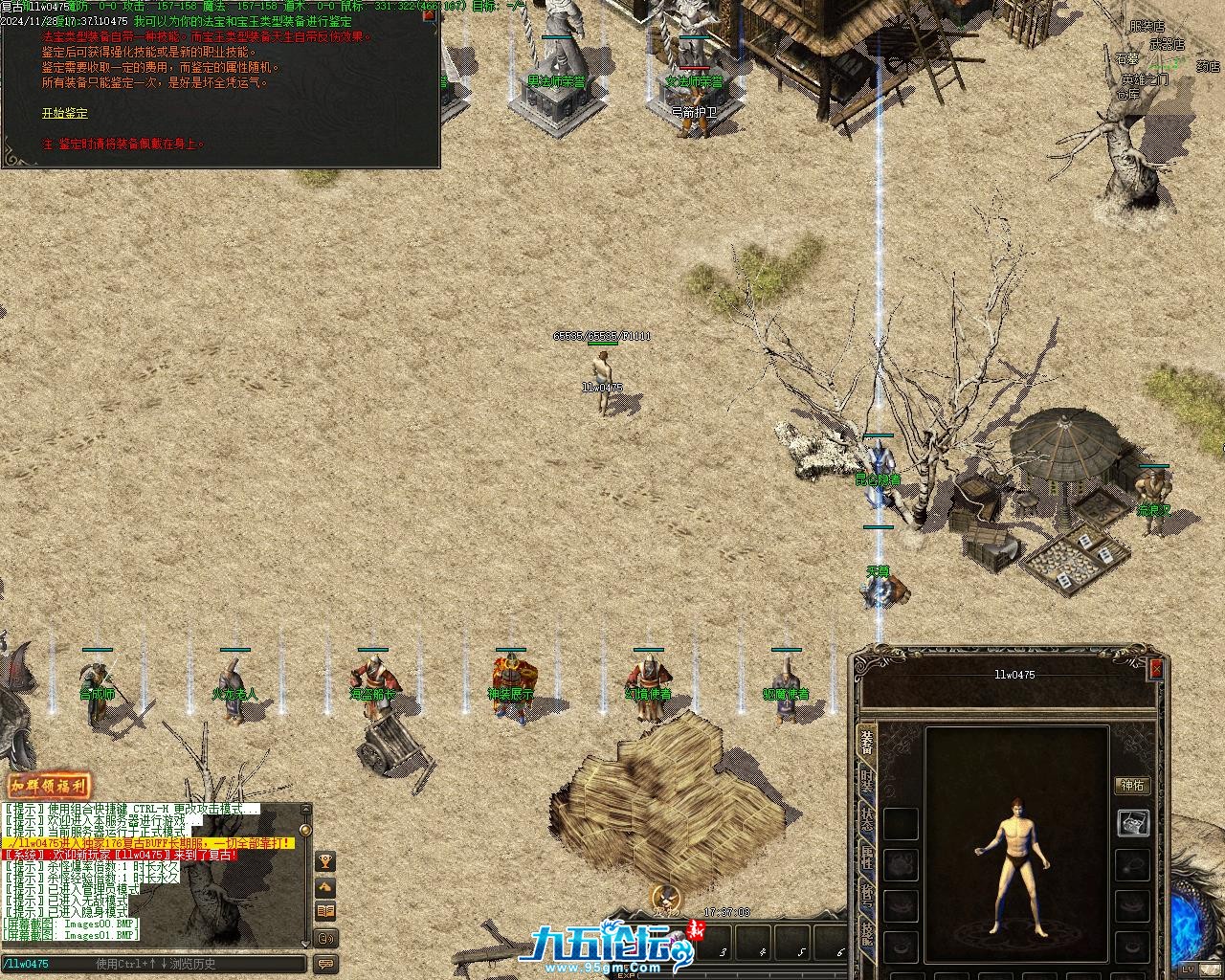This screenshot has height=980, width=1225.
Task: Click the 神佑 button in character panel
Action: [x=1132, y=786]
